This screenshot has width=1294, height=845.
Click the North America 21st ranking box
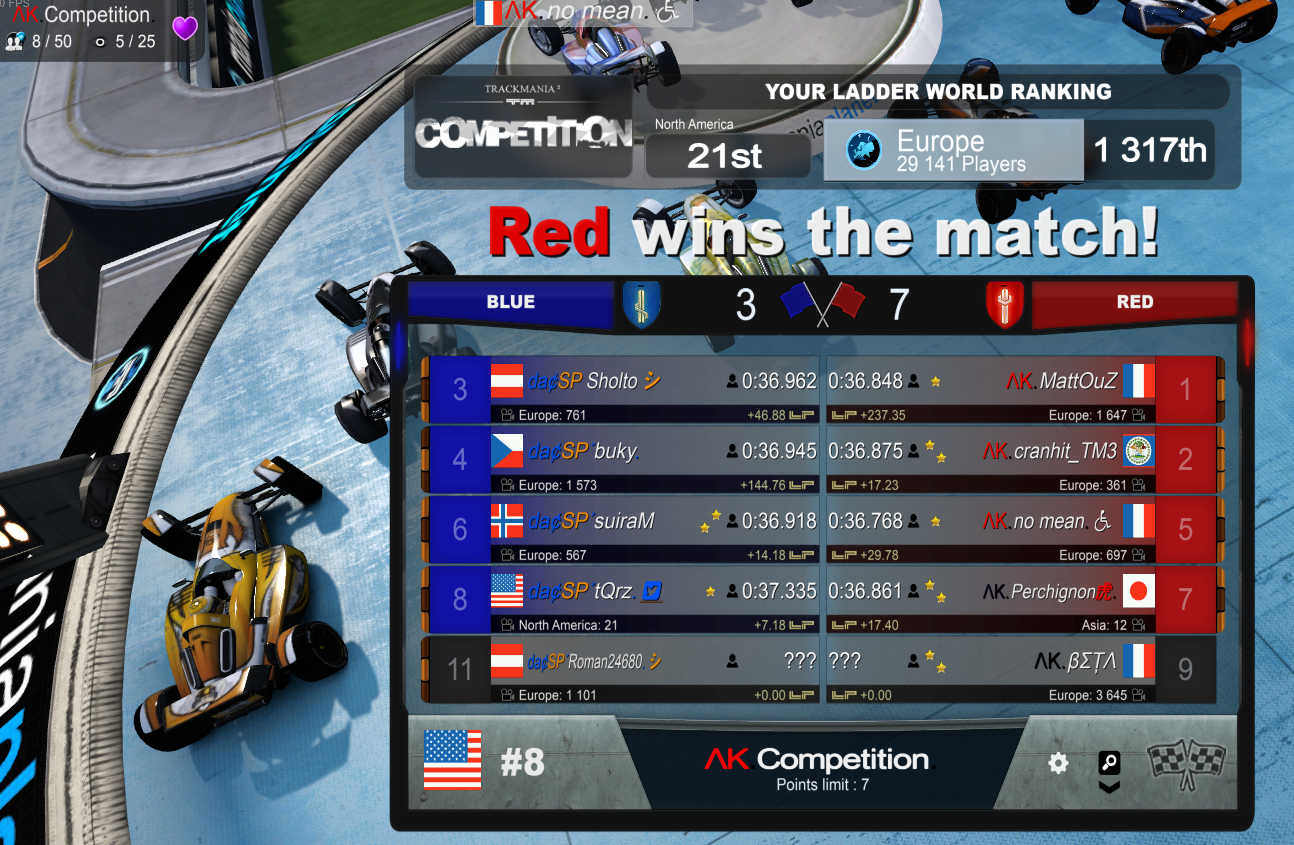pyautogui.click(x=727, y=155)
